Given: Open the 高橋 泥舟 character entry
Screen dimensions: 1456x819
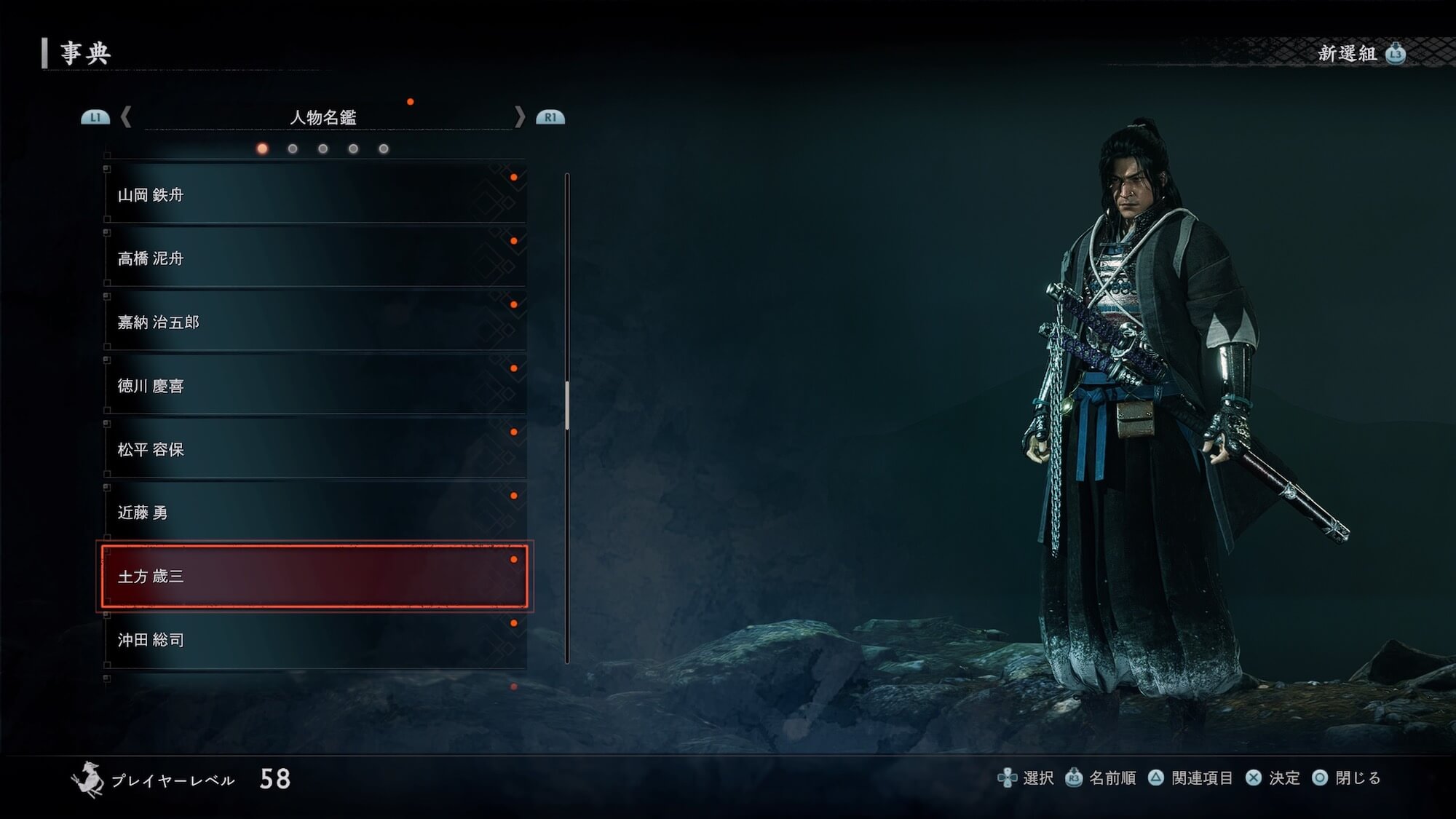Looking at the screenshot, I should point(314,258).
